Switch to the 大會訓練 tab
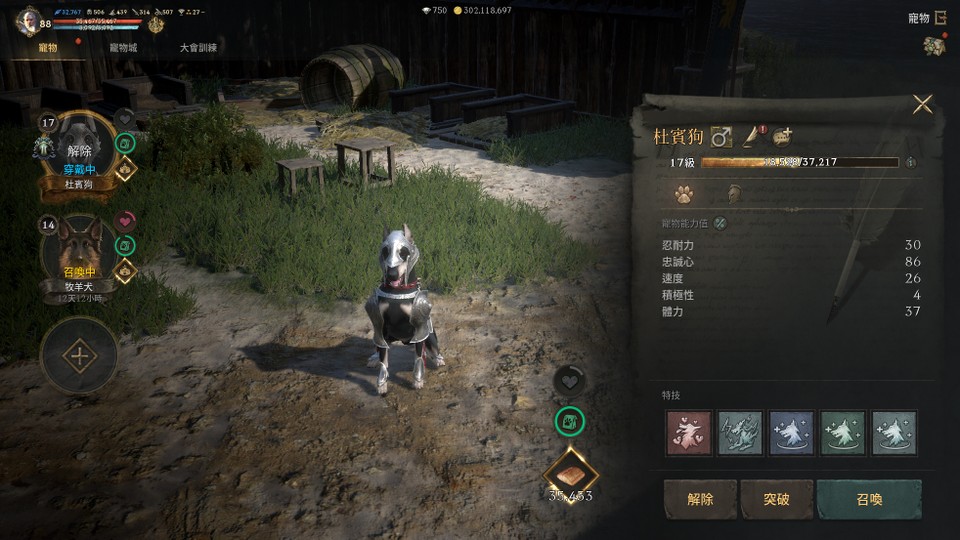This screenshot has width=960, height=540. coord(198,47)
